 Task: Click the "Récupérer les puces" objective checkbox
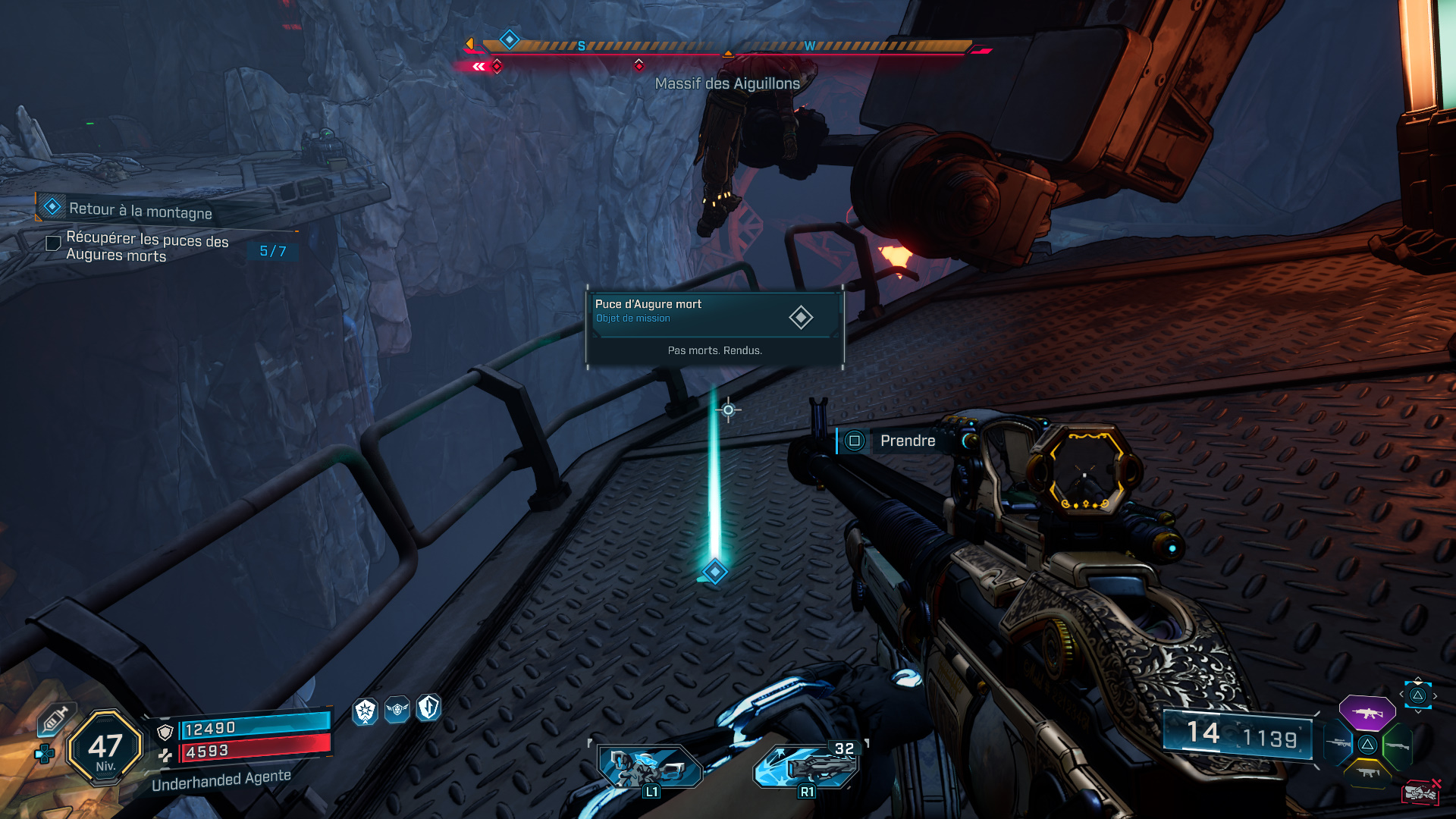pyautogui.click(x=53, y=243)
